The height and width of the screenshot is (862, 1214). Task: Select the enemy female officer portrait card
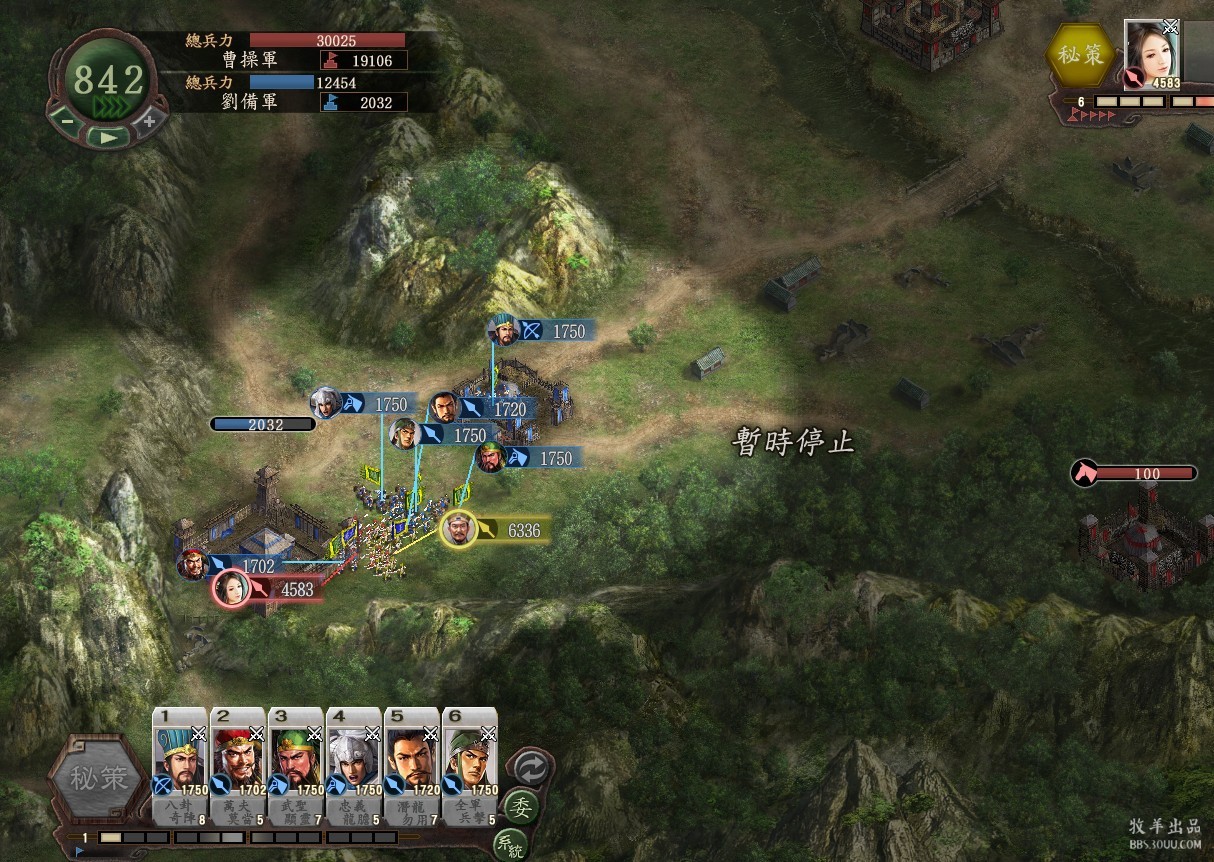(x=1152, y=54)
